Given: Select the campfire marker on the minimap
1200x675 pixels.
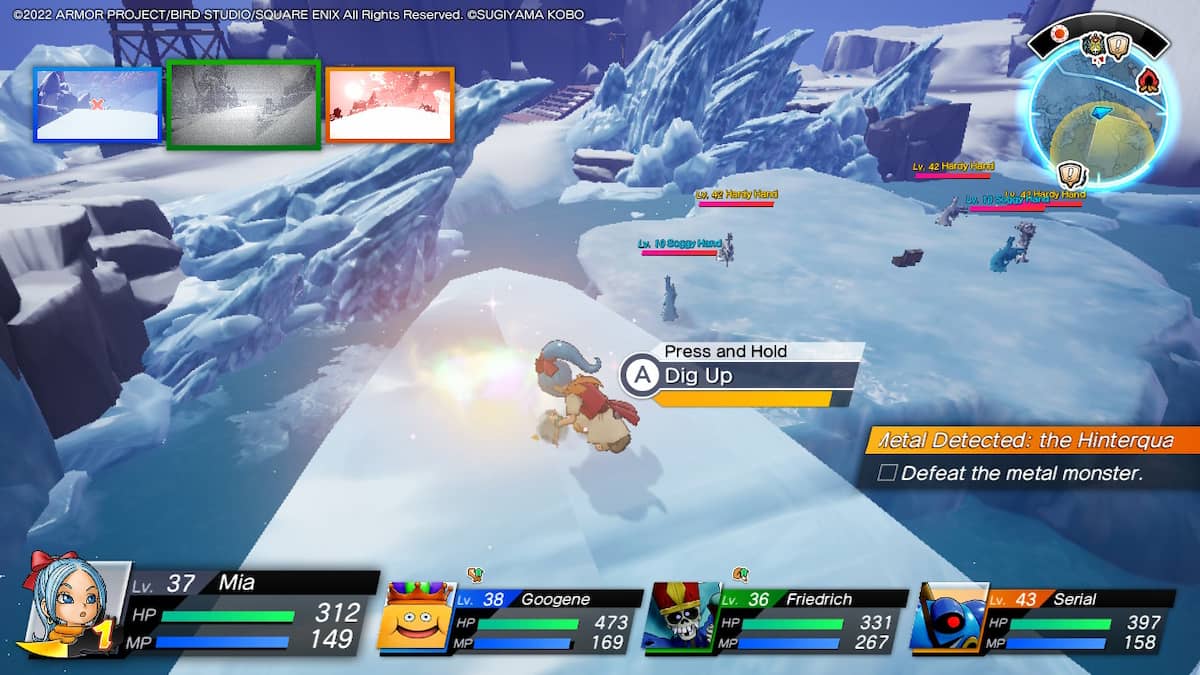Looking at the screenshot, I should (x=1149, y=79).
